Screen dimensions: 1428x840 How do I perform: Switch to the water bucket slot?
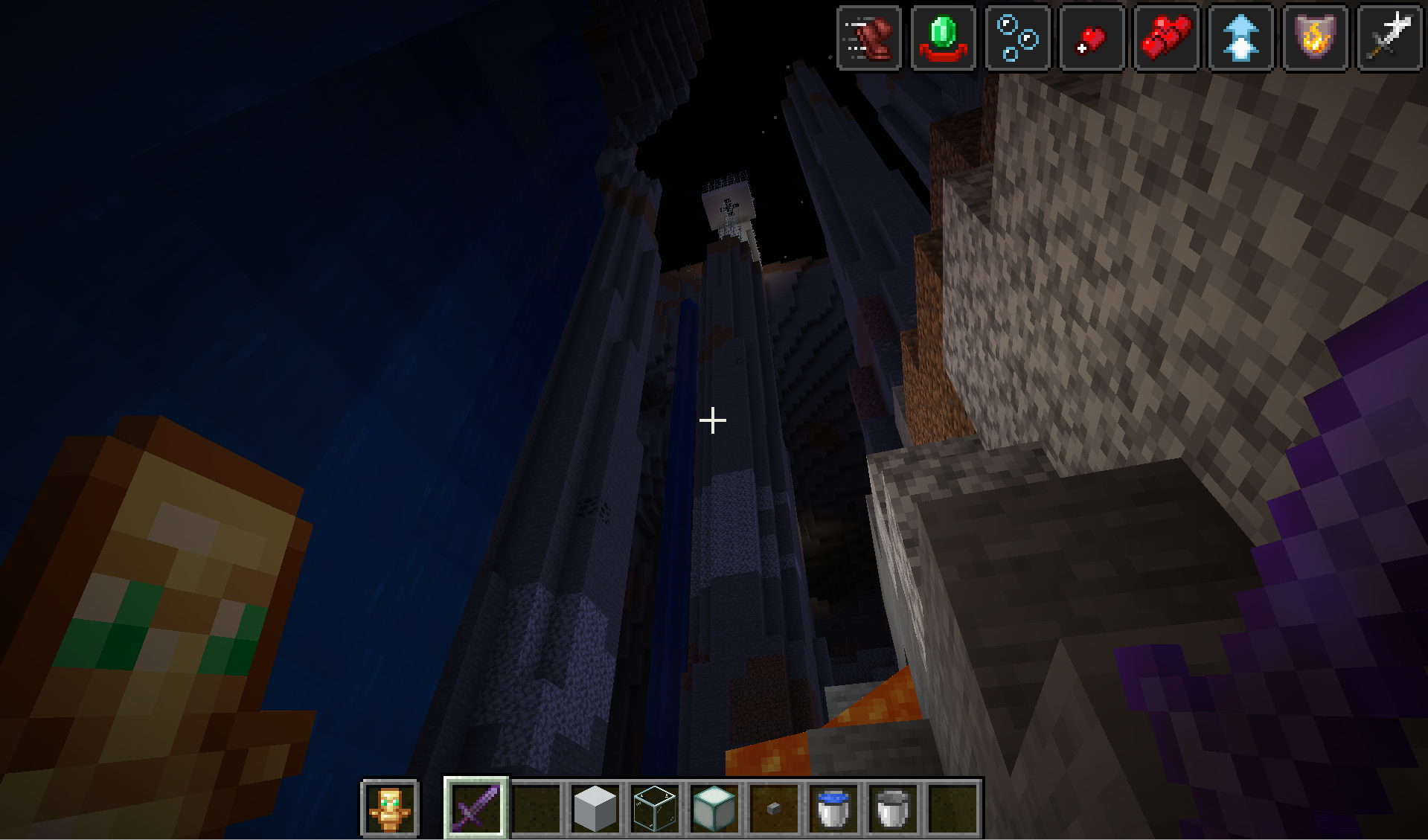pyautogui.click(x=833, y=807)
